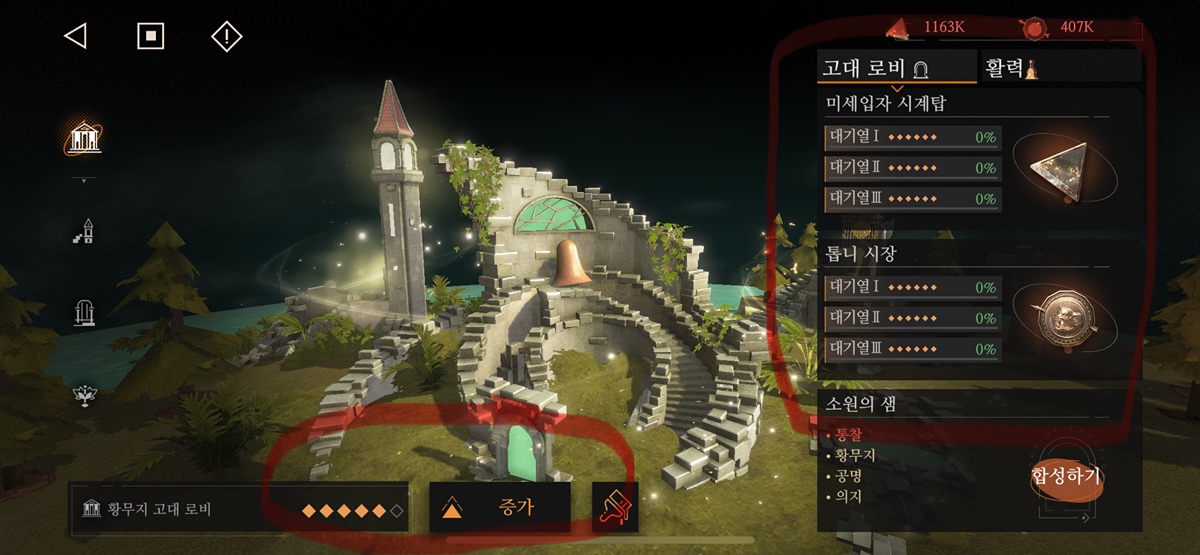Click the gear coin icon
Image resolution: width=1200 pixels, height=555 pixels.
1062,318
